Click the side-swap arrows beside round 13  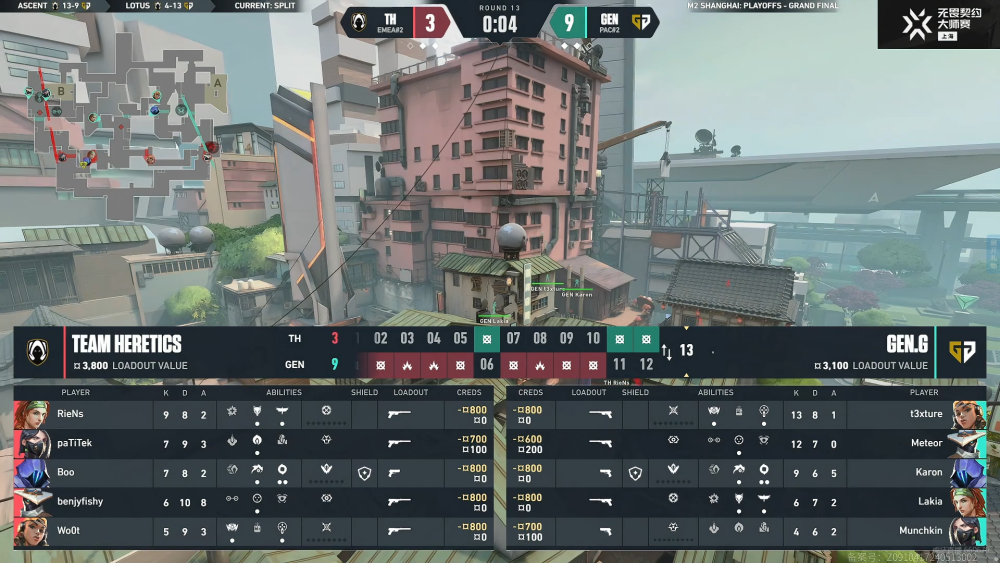pos(667,351)
